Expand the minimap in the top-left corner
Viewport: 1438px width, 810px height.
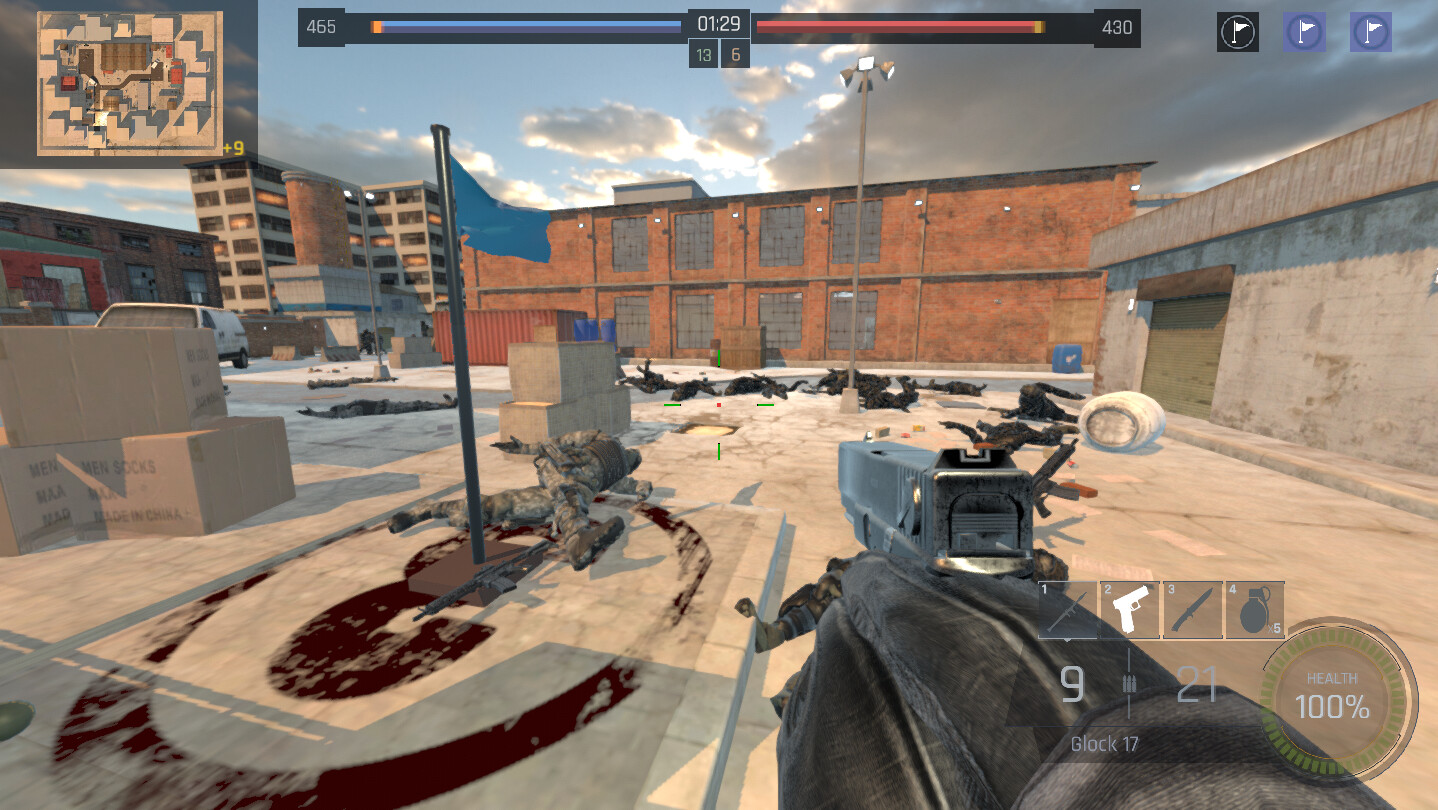click(x=128, y=82)
